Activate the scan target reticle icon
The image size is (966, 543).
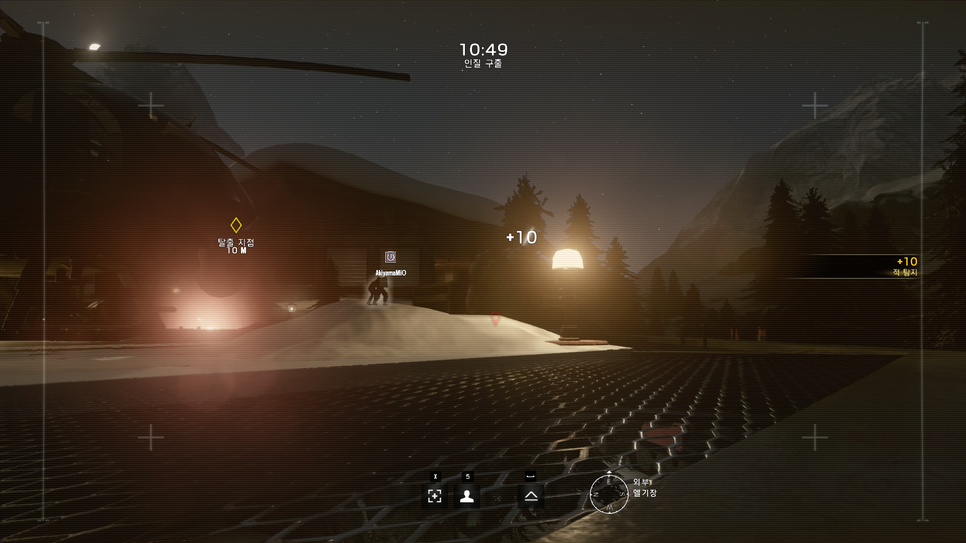click(435, 496)
